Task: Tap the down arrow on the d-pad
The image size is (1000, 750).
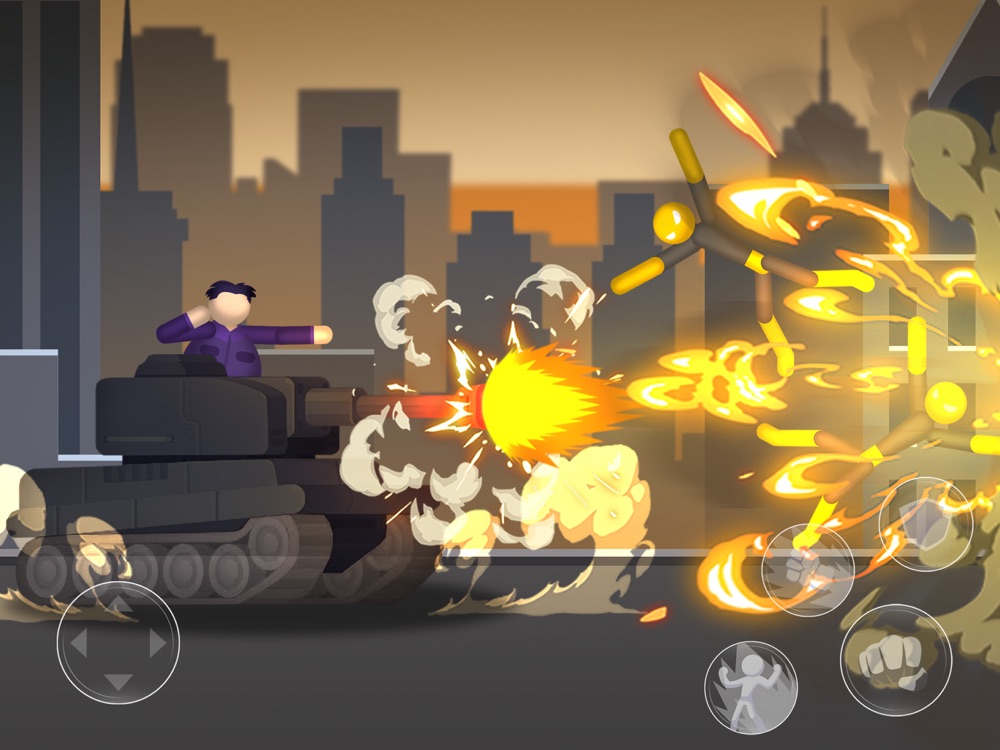Action: pos(118,682)
